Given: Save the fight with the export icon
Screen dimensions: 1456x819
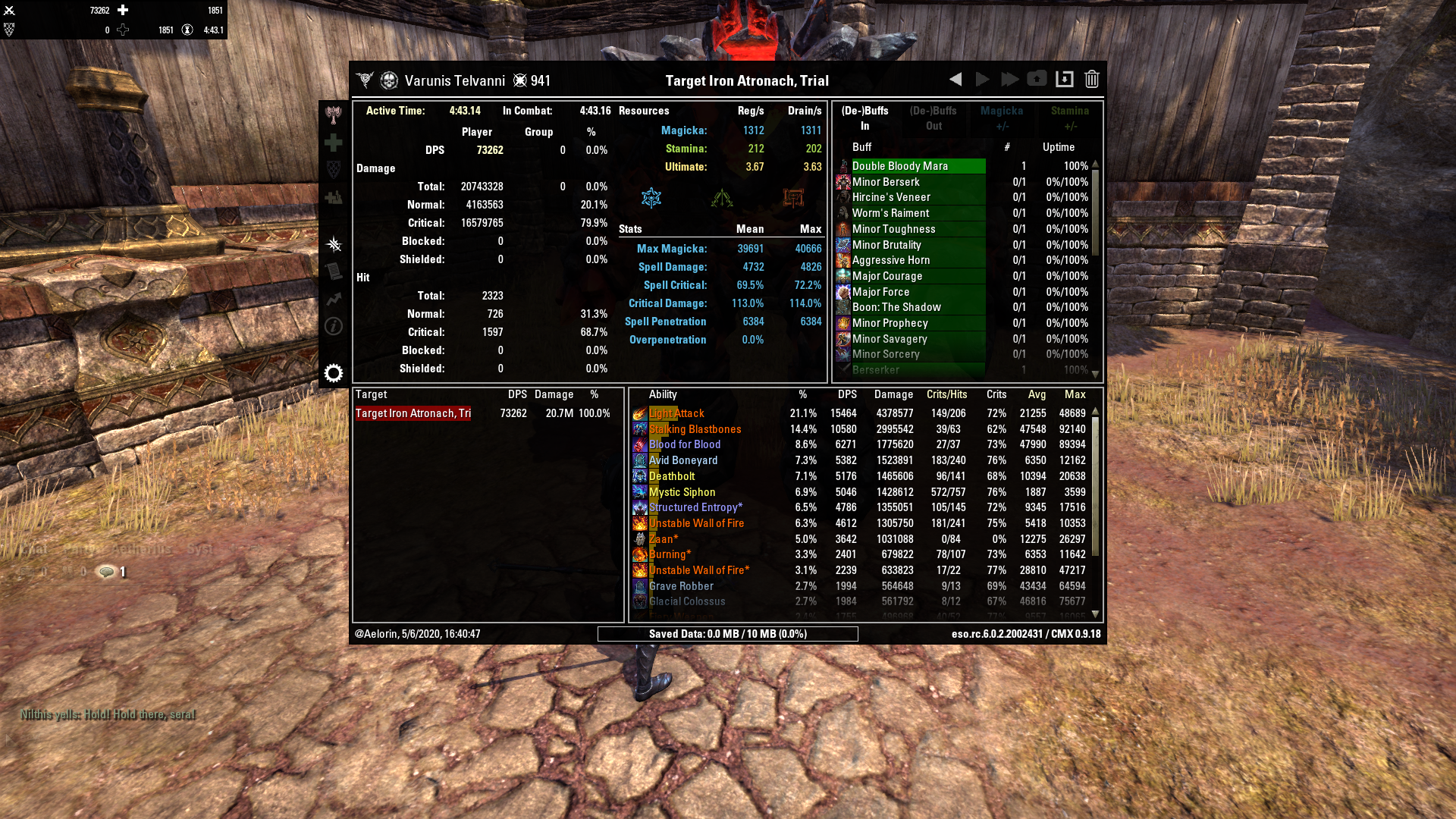Looking at the screenshot, I should point(1065,78).
